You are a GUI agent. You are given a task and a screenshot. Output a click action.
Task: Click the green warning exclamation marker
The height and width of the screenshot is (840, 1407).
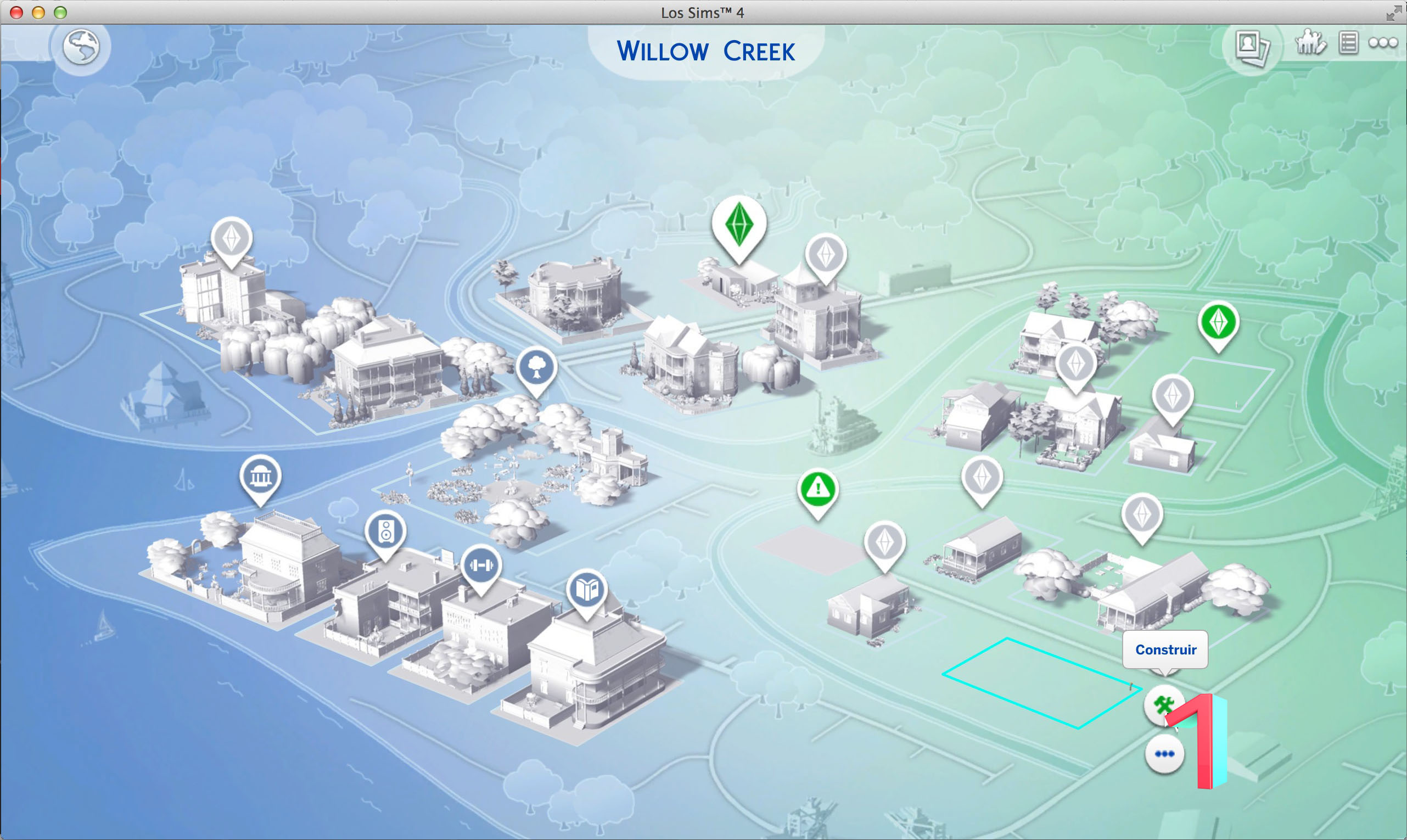818,489
